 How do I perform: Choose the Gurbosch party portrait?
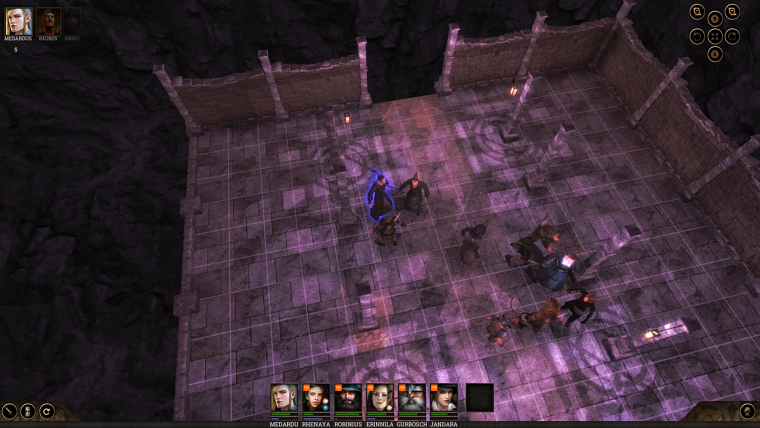click(412, 398)
